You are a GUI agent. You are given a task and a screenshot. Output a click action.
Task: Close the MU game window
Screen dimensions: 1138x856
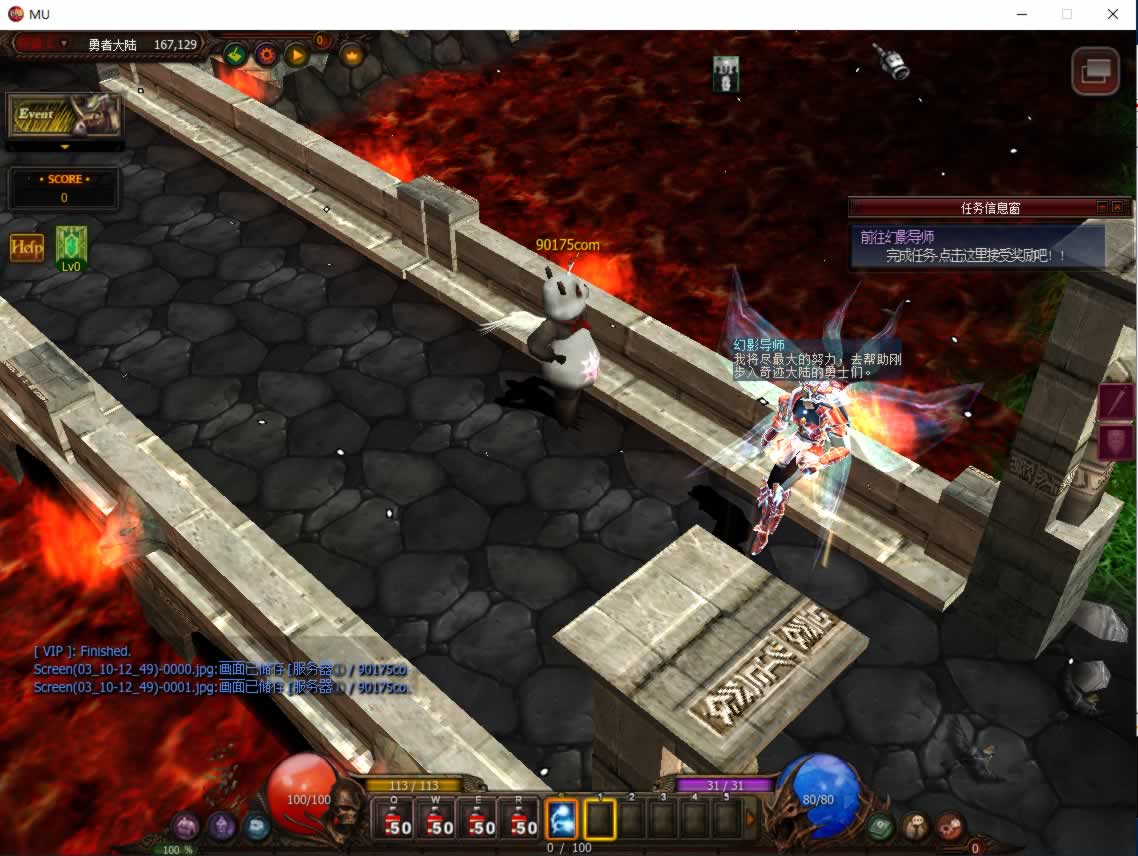click(x=1113, y=14)
